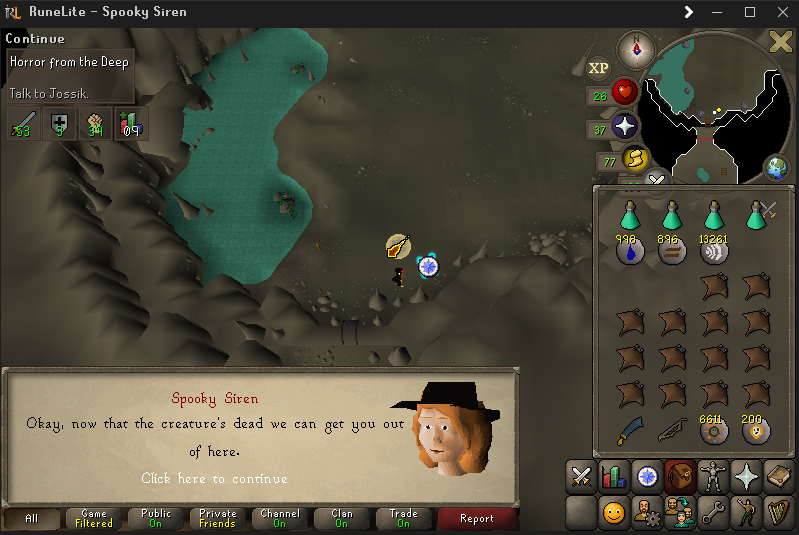The image size is (799, 535).
Task: Click here to continue the dialogue
Action: point(214,478)
